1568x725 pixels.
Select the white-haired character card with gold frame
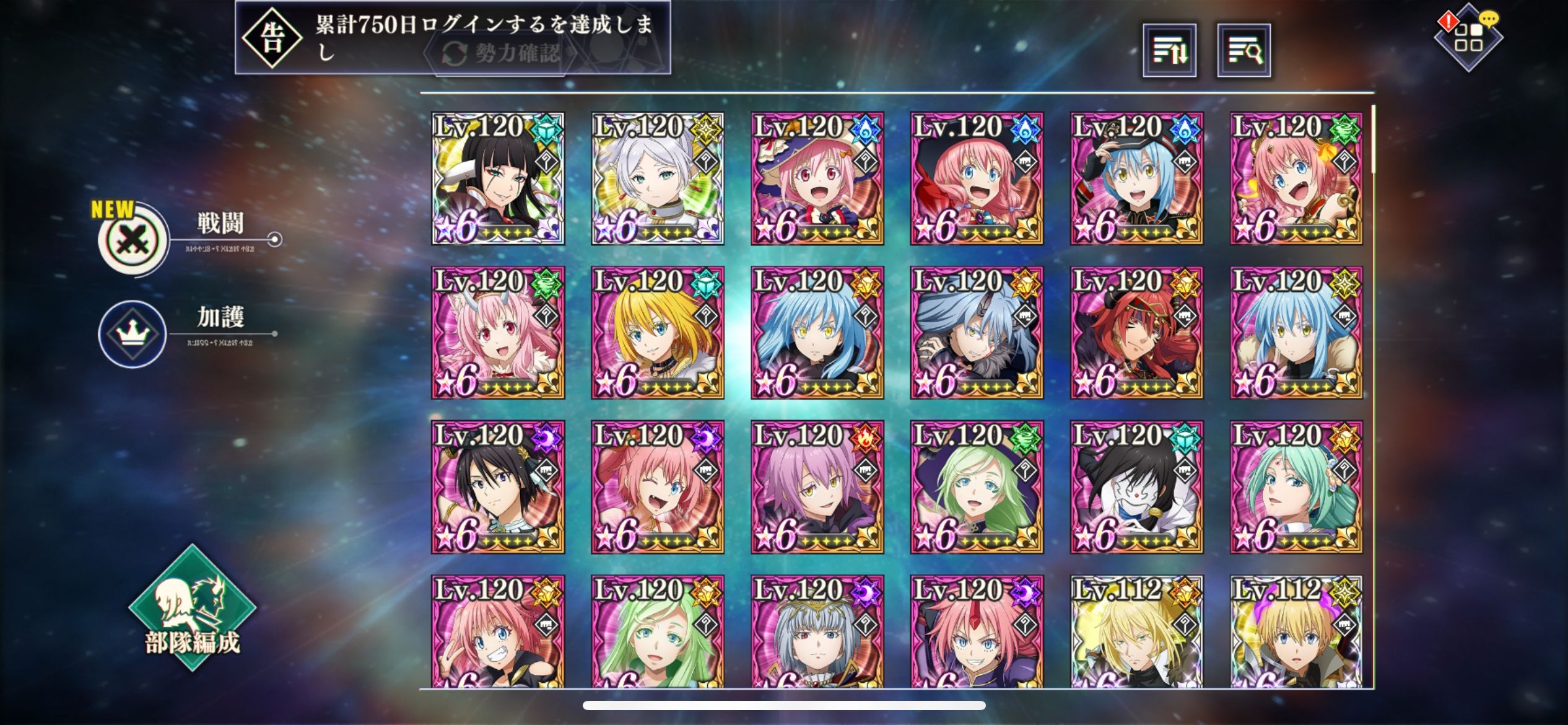[x=657, y=178]
